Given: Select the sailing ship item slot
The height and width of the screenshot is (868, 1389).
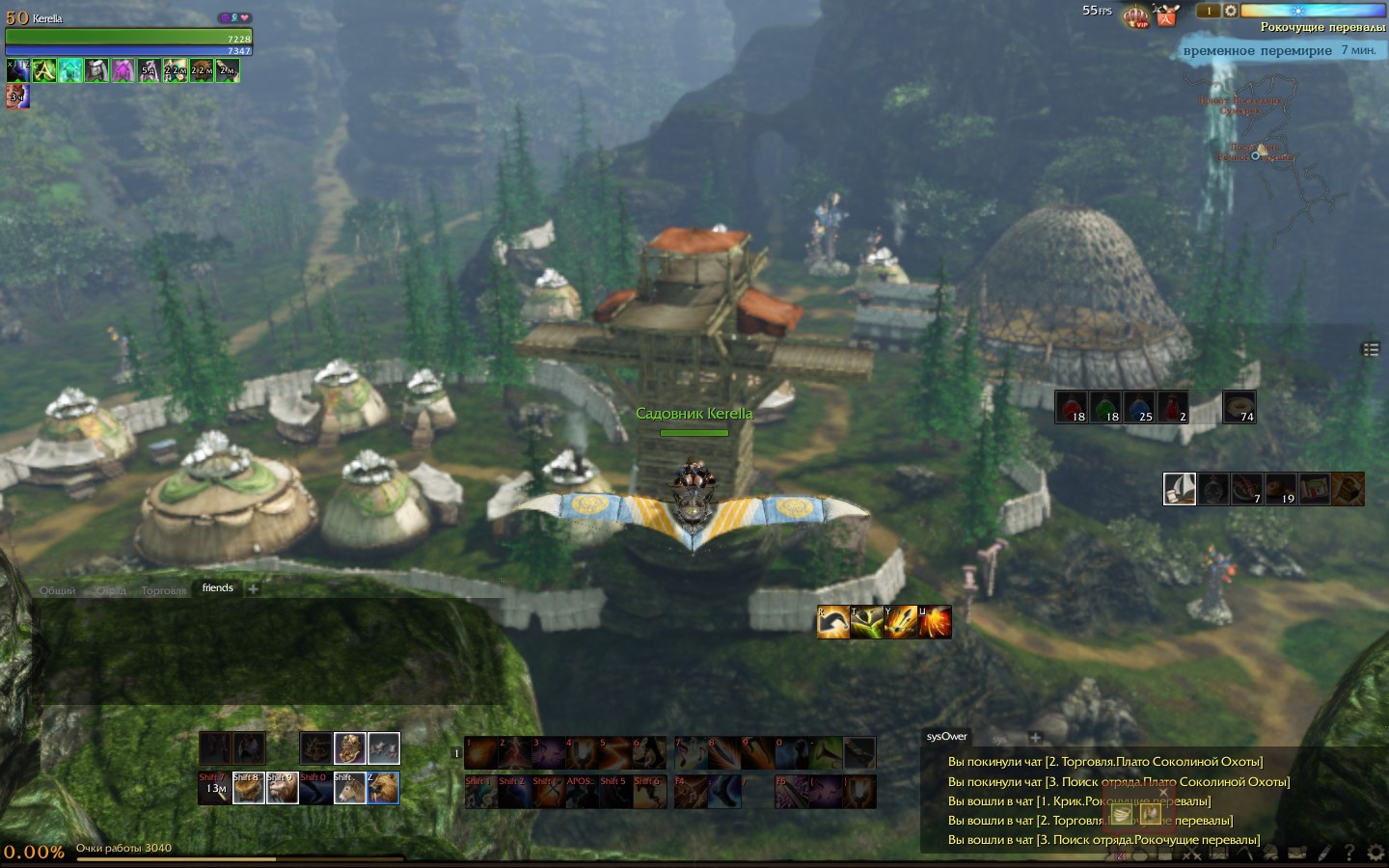Looking at the screenshot, I should tap(1180, 489).
